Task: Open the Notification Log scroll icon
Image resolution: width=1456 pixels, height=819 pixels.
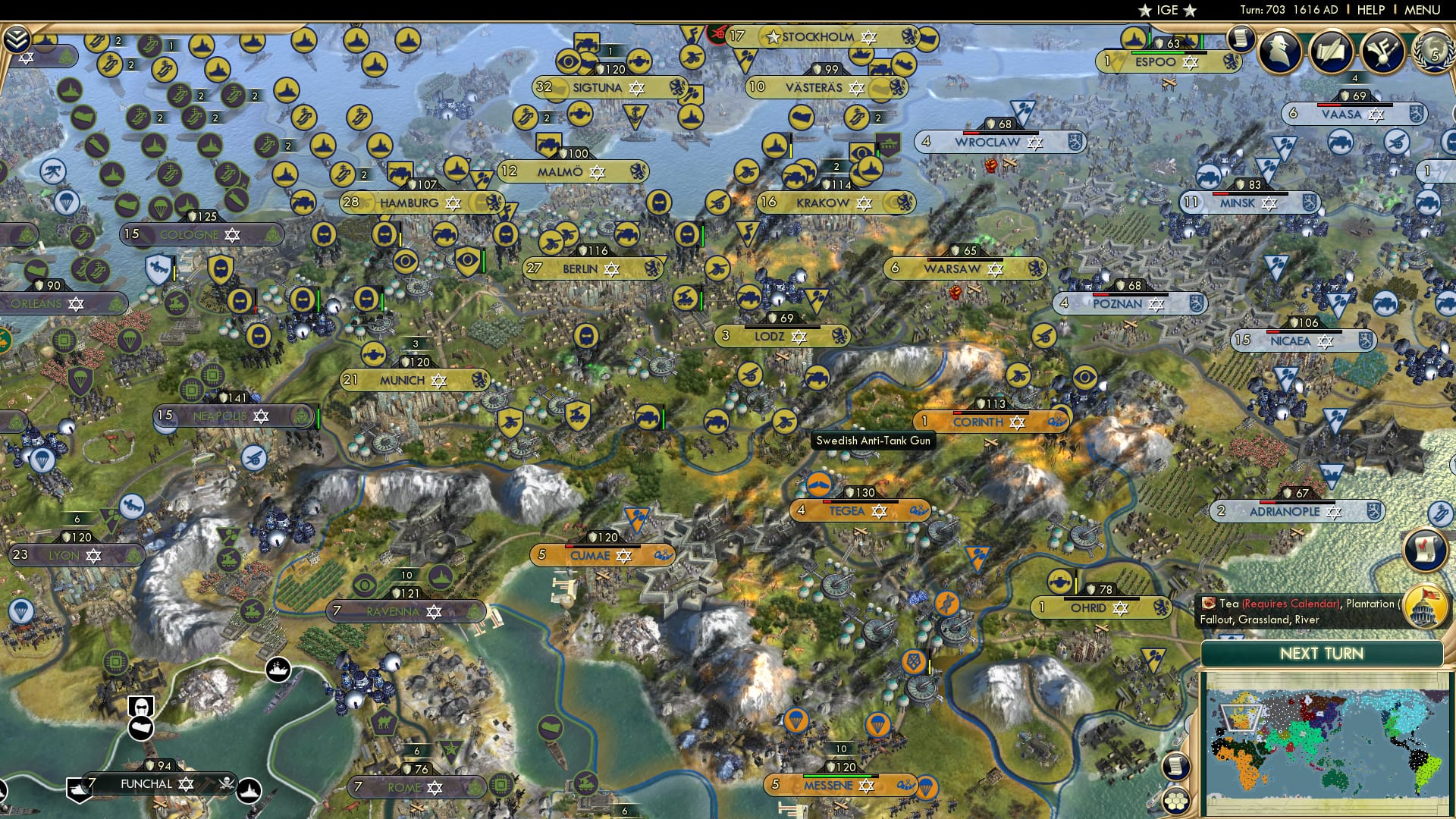Action: click(x=1239, y=38)
